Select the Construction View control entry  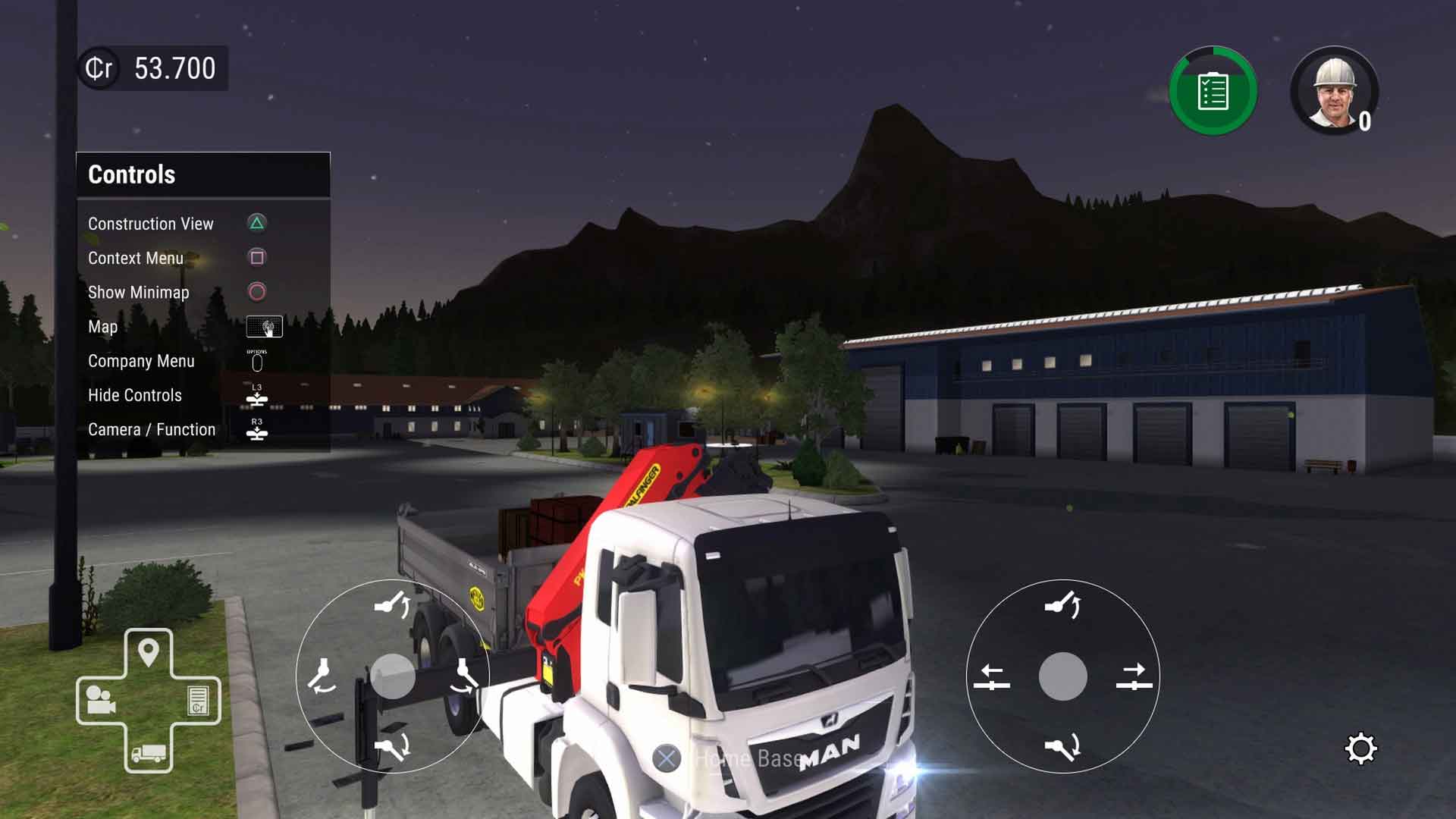tap(151, 224)
